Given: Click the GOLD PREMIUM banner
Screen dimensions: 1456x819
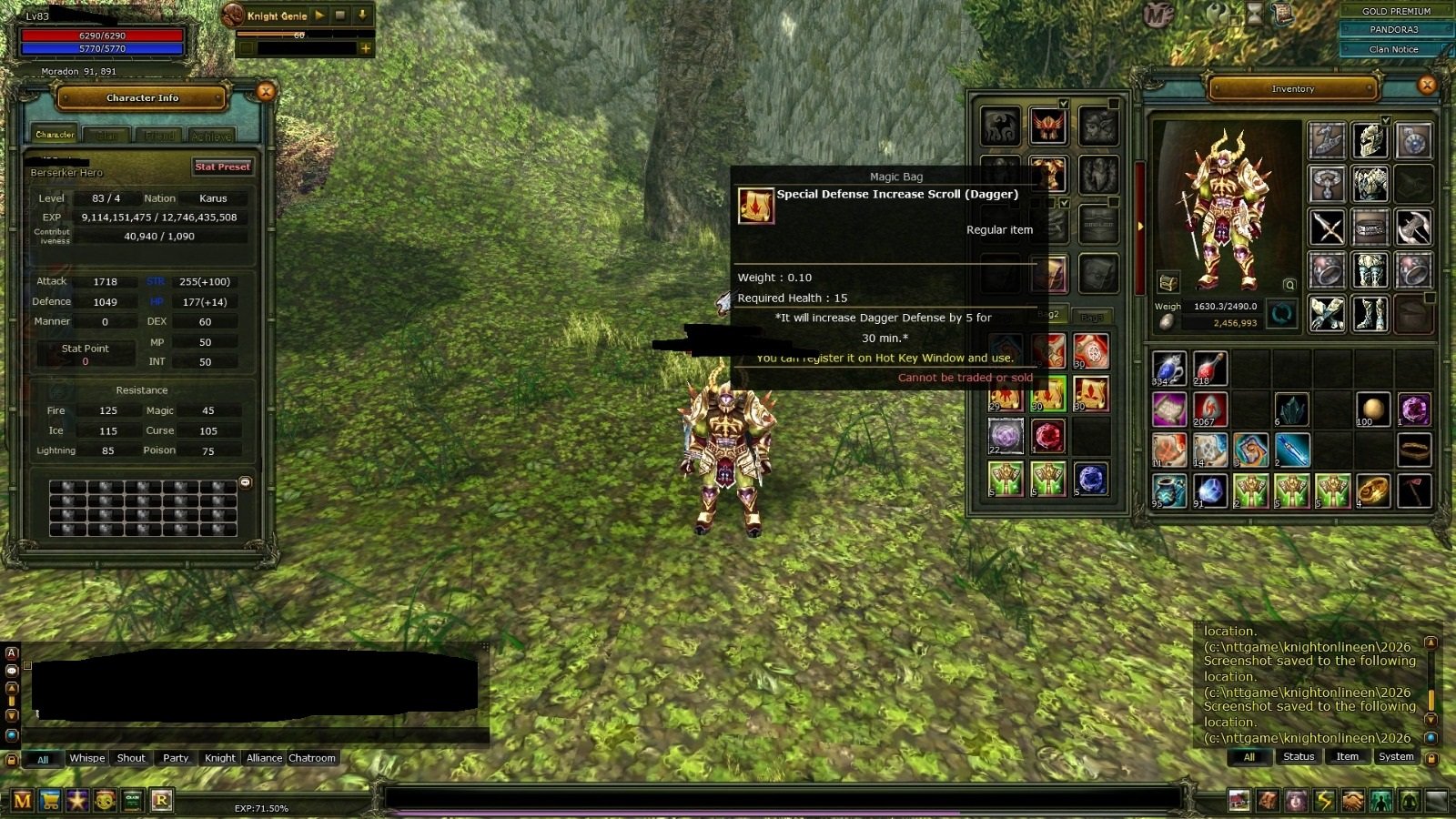Looking at the screenshot, I should point(1396,11).
